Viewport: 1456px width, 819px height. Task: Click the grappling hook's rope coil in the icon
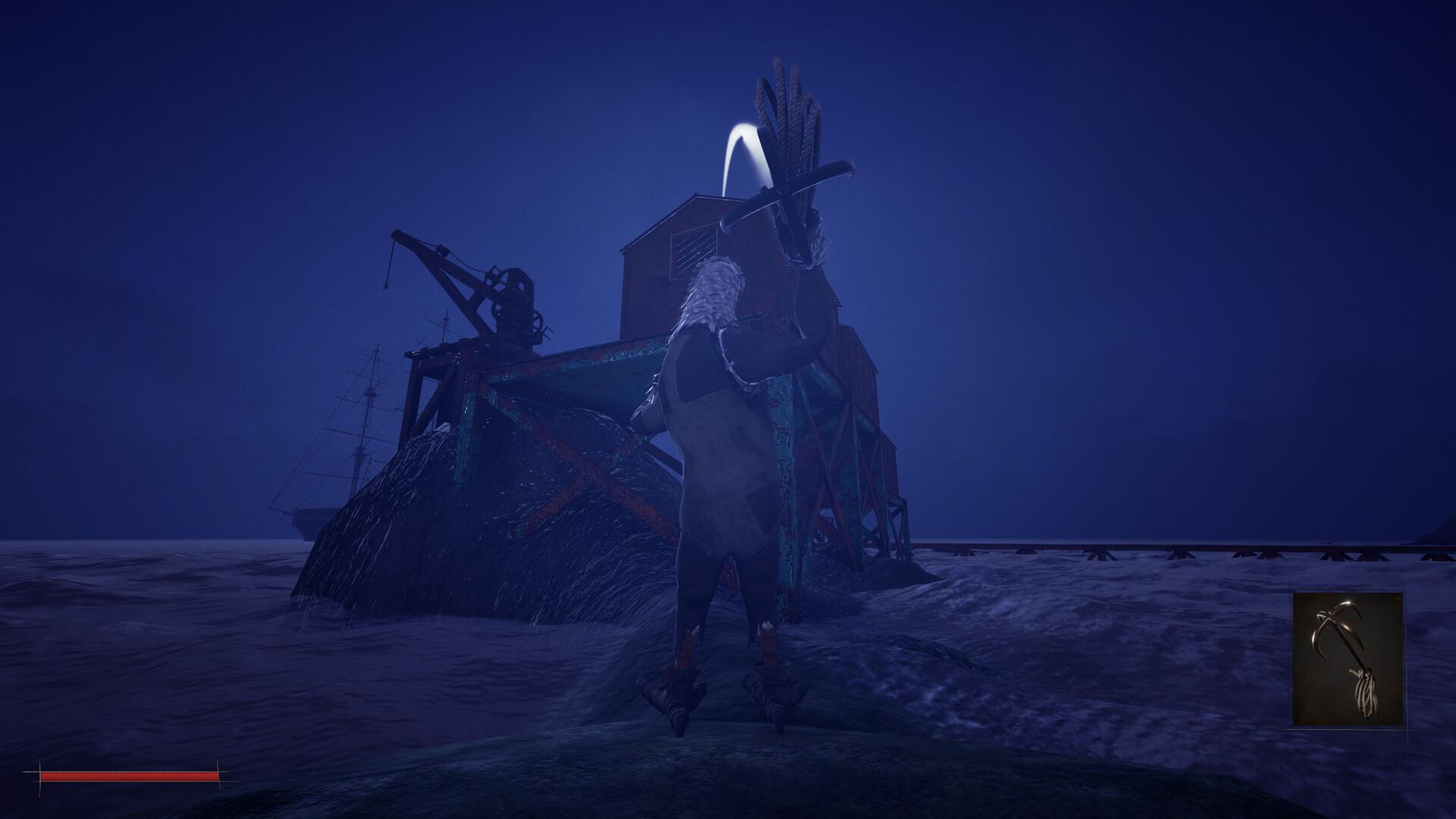pos(1365,694)
